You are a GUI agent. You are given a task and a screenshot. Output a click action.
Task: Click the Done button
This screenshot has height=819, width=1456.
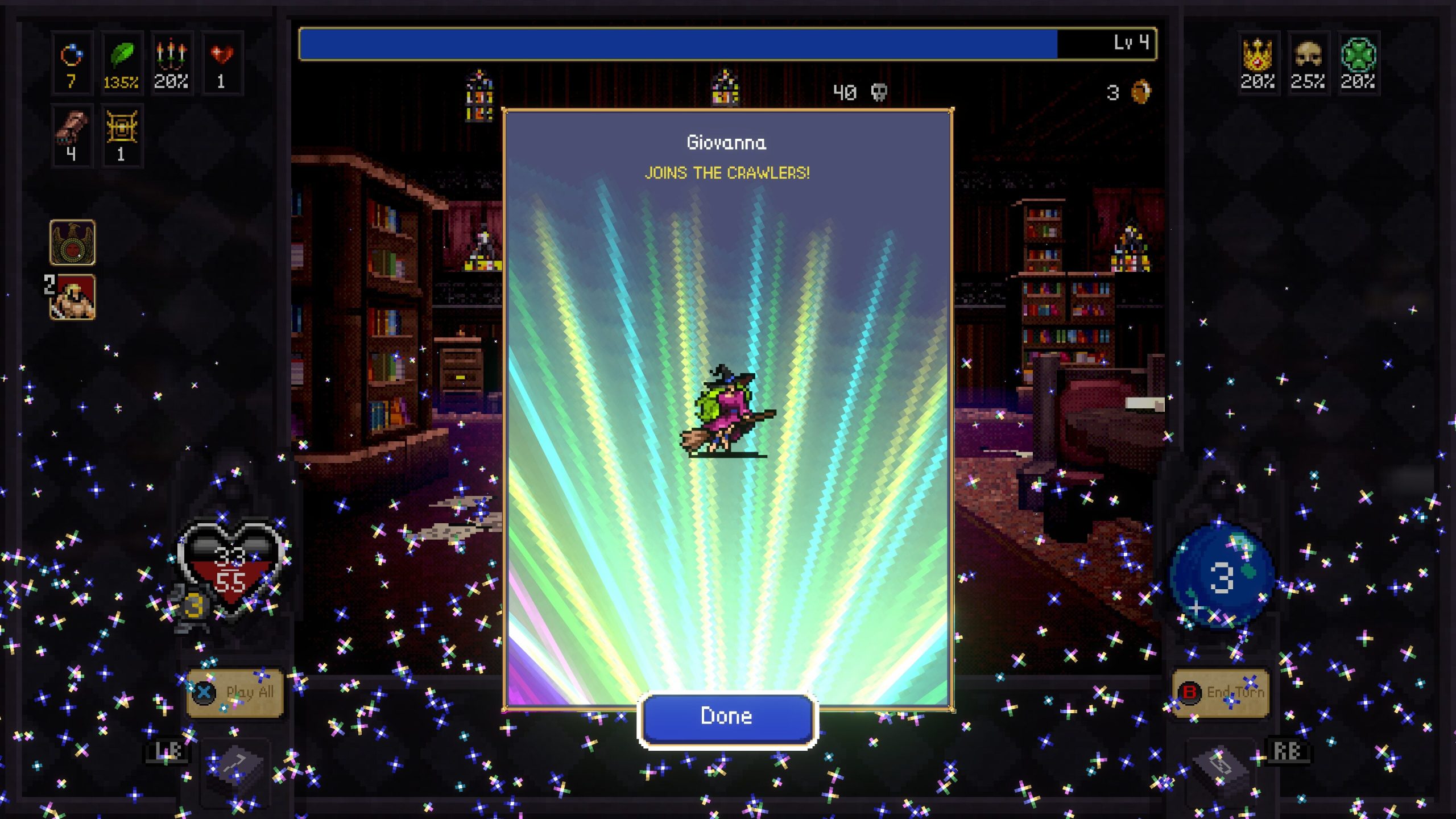(727, 717)
